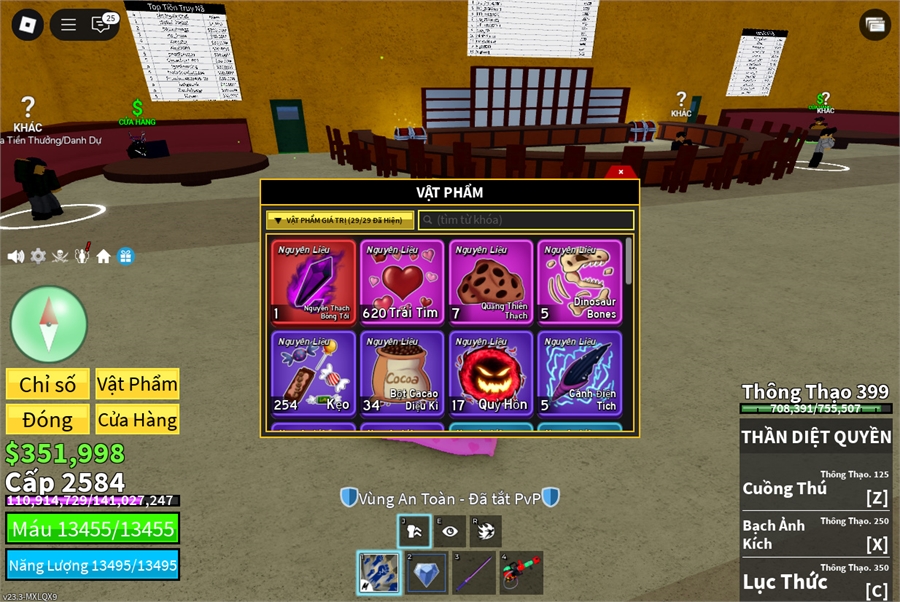Open the Roblox chat with 25 notifications
This screenshot has height=602, width=900.
[x=102, y=24]
